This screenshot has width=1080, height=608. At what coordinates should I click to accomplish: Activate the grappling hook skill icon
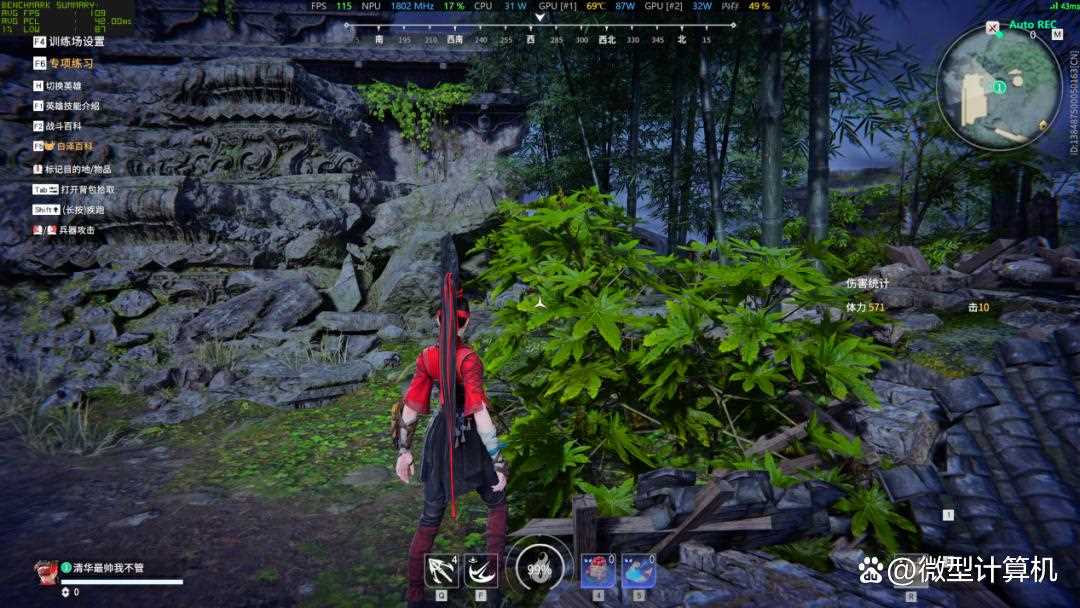(440, 570)
